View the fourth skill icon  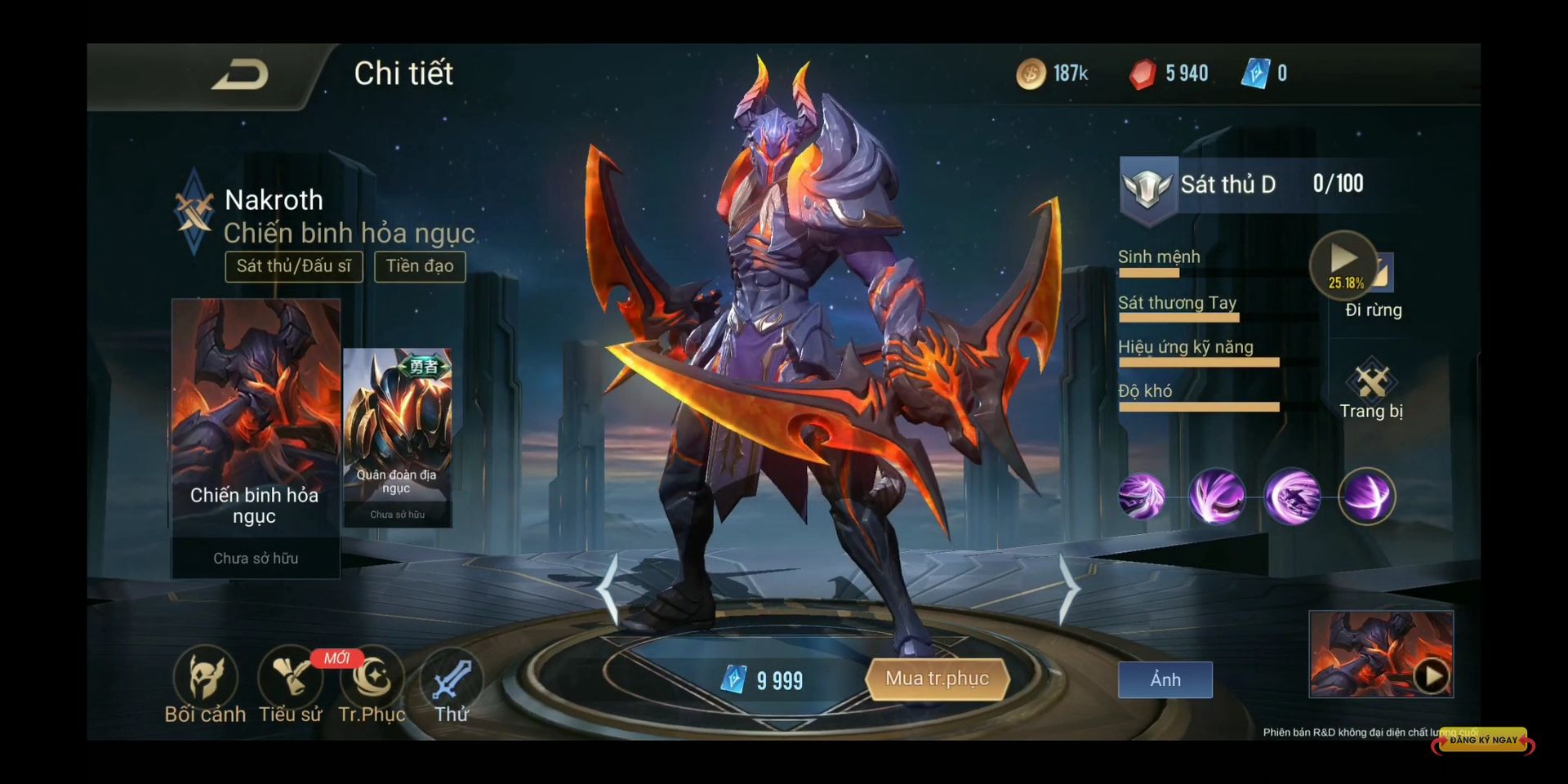pos(1367,496)
